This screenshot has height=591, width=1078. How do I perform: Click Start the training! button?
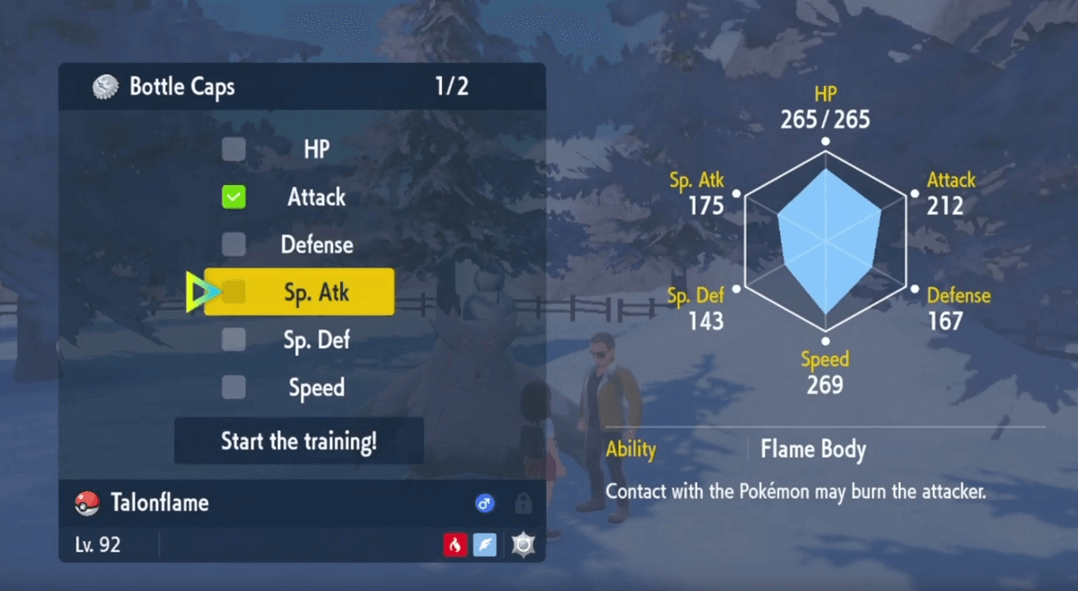(x=299, y=441)
